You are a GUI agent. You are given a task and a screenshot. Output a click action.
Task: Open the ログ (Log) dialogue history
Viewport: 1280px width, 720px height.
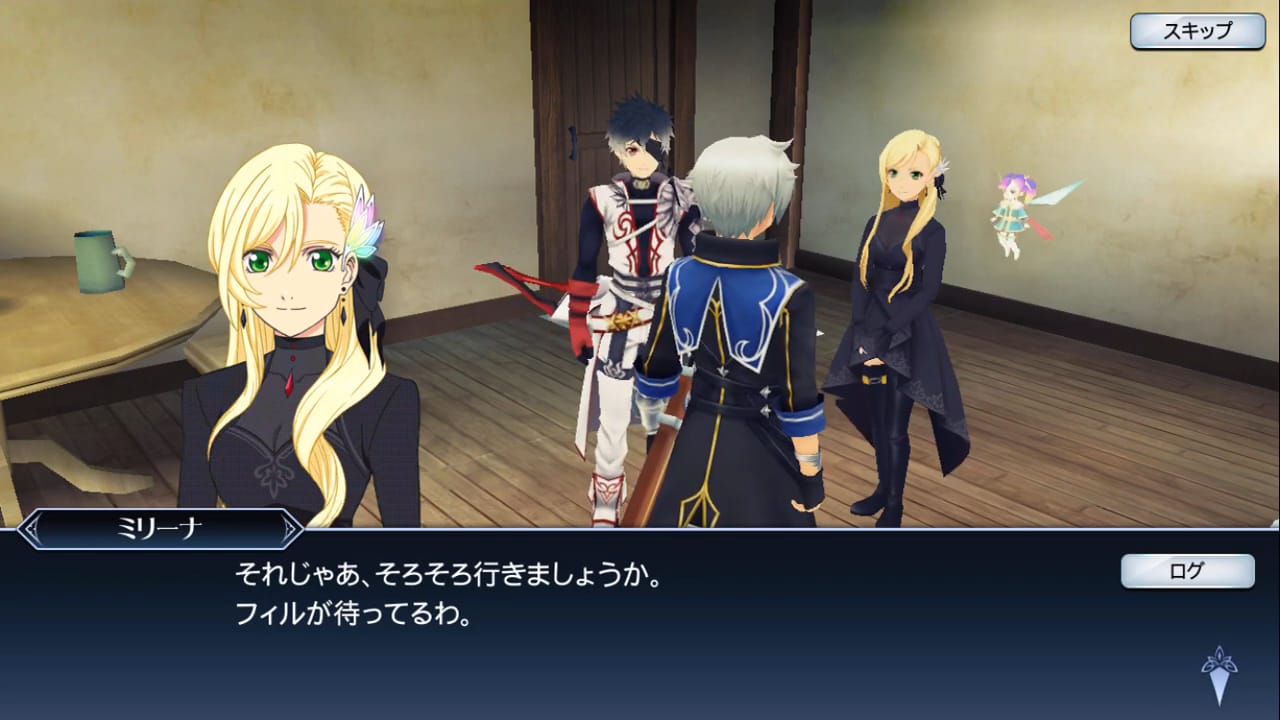1186,572
